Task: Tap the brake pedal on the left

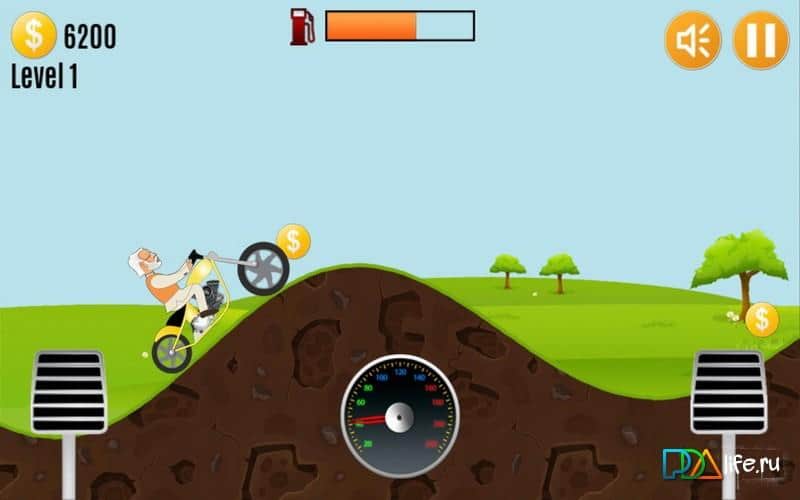Action: (x=69, y=392)
